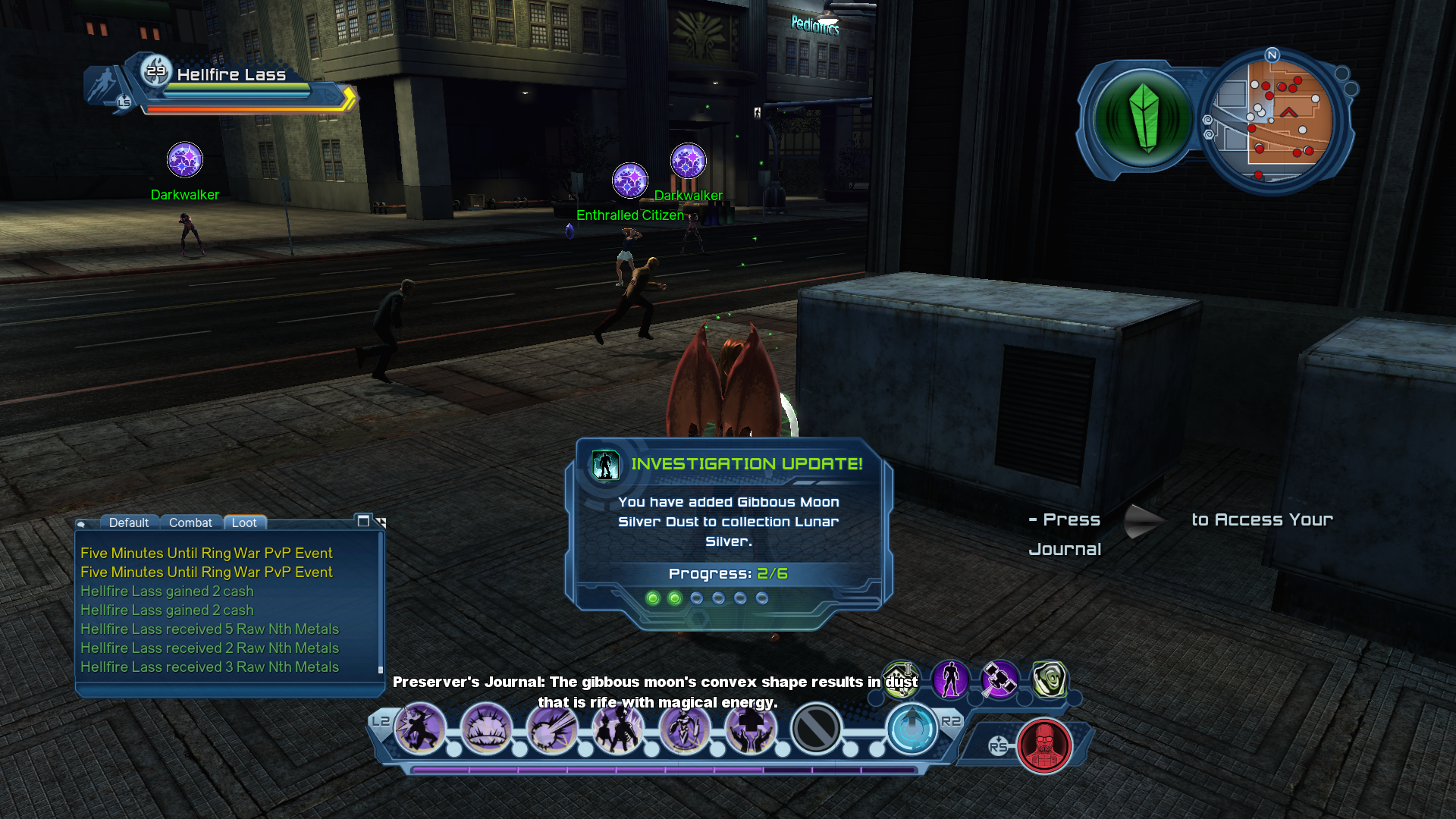Click the chat bubble icon
Image resolution: width=1456 pixels, height=819 pixels.
point(81,524)
